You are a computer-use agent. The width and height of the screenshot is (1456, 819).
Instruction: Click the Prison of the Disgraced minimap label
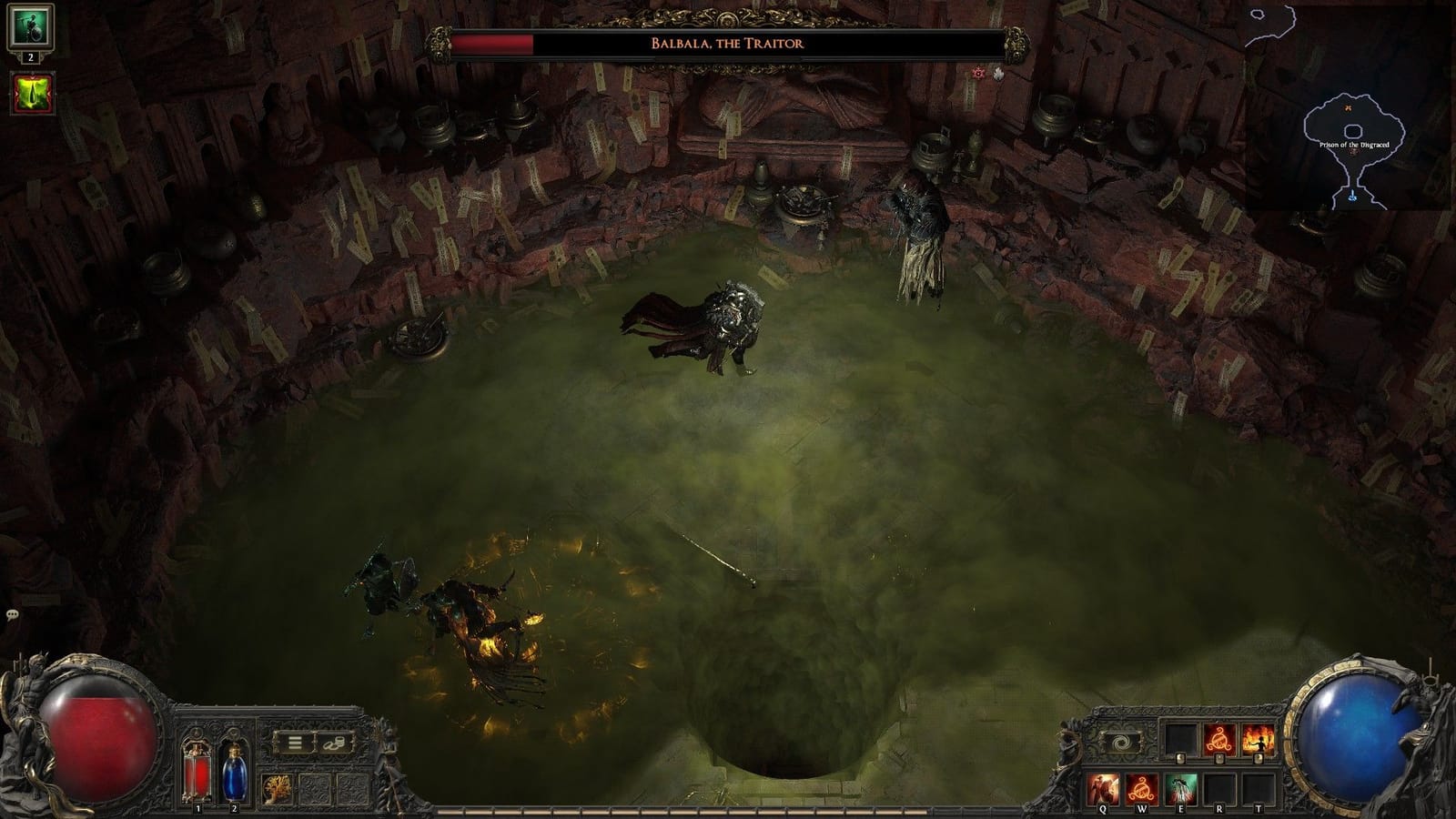click(1356, 143)
